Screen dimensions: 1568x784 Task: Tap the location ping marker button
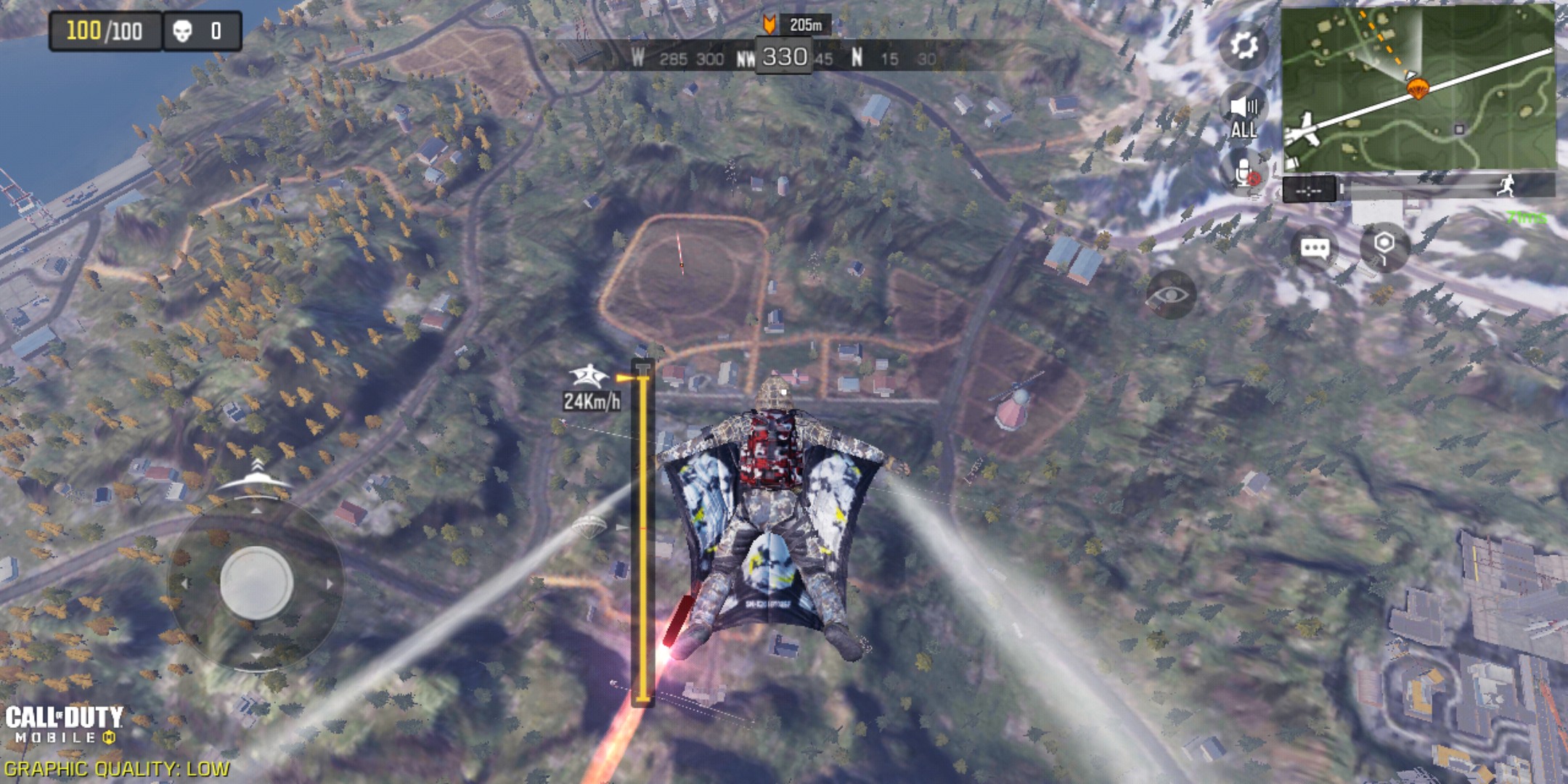1384,248
